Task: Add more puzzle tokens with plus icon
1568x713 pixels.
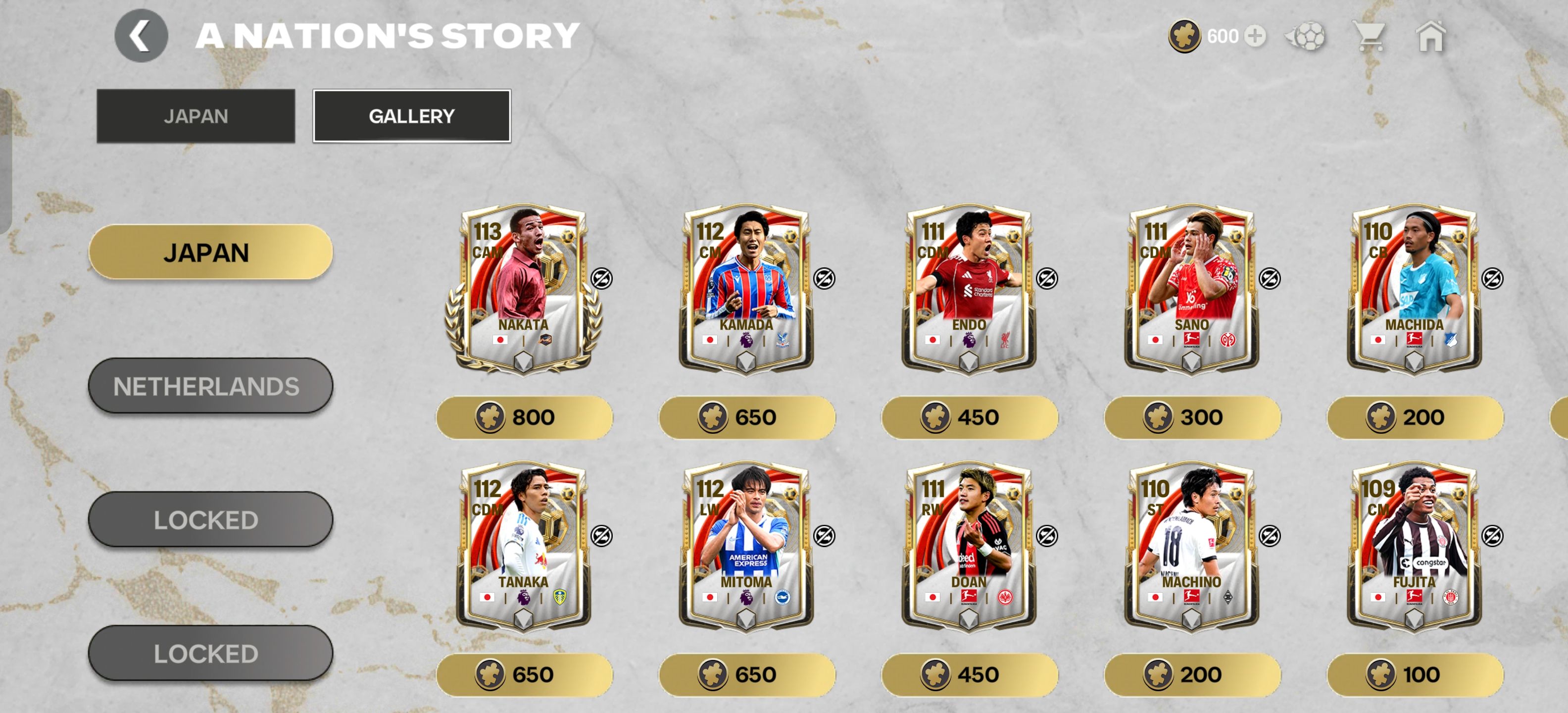Action: coord(1255,36)
